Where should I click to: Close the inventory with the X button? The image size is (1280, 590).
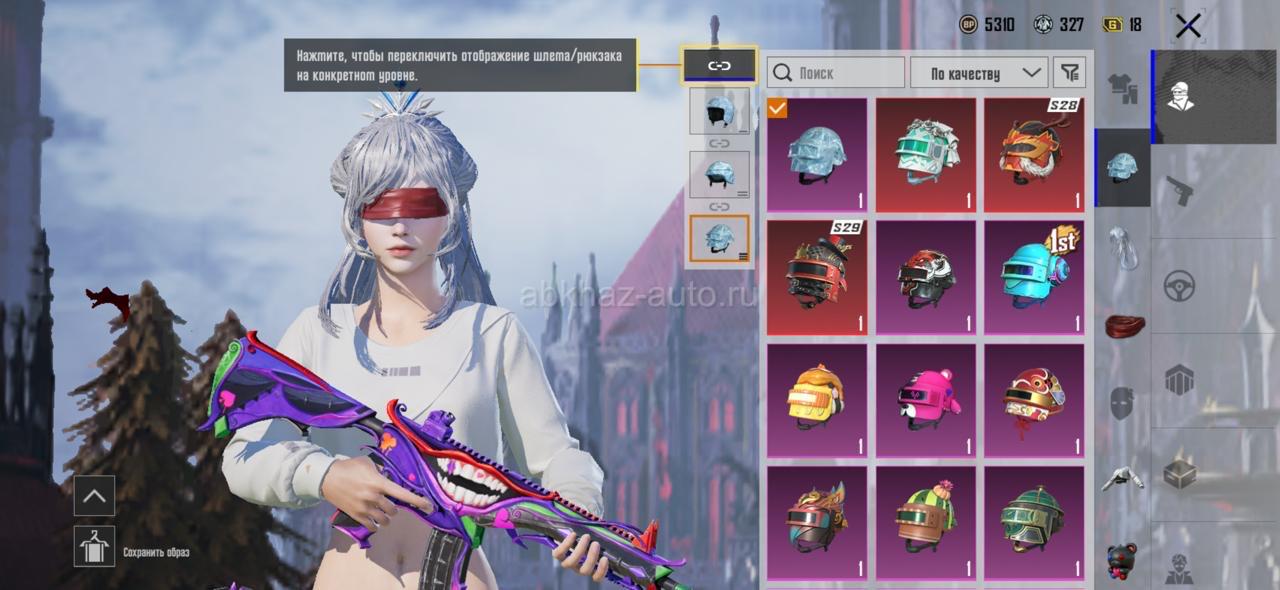coord(1188,26)
